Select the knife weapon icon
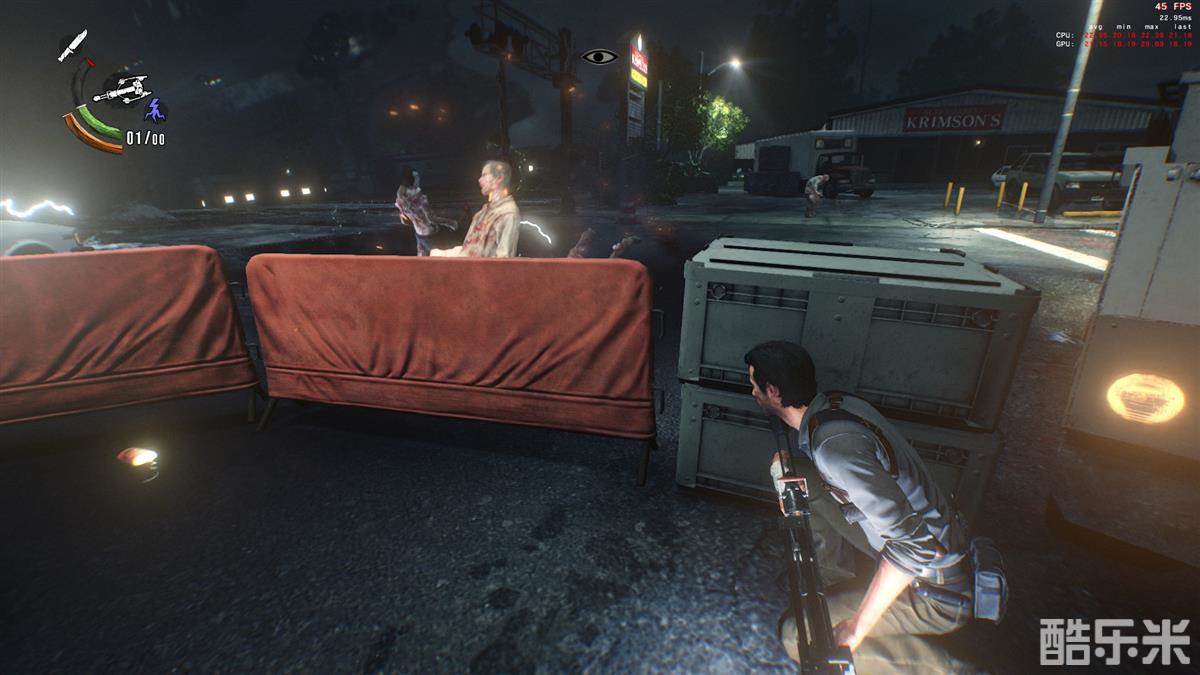The height and width of the screenshot is (675, 1200). click(72, 45)
